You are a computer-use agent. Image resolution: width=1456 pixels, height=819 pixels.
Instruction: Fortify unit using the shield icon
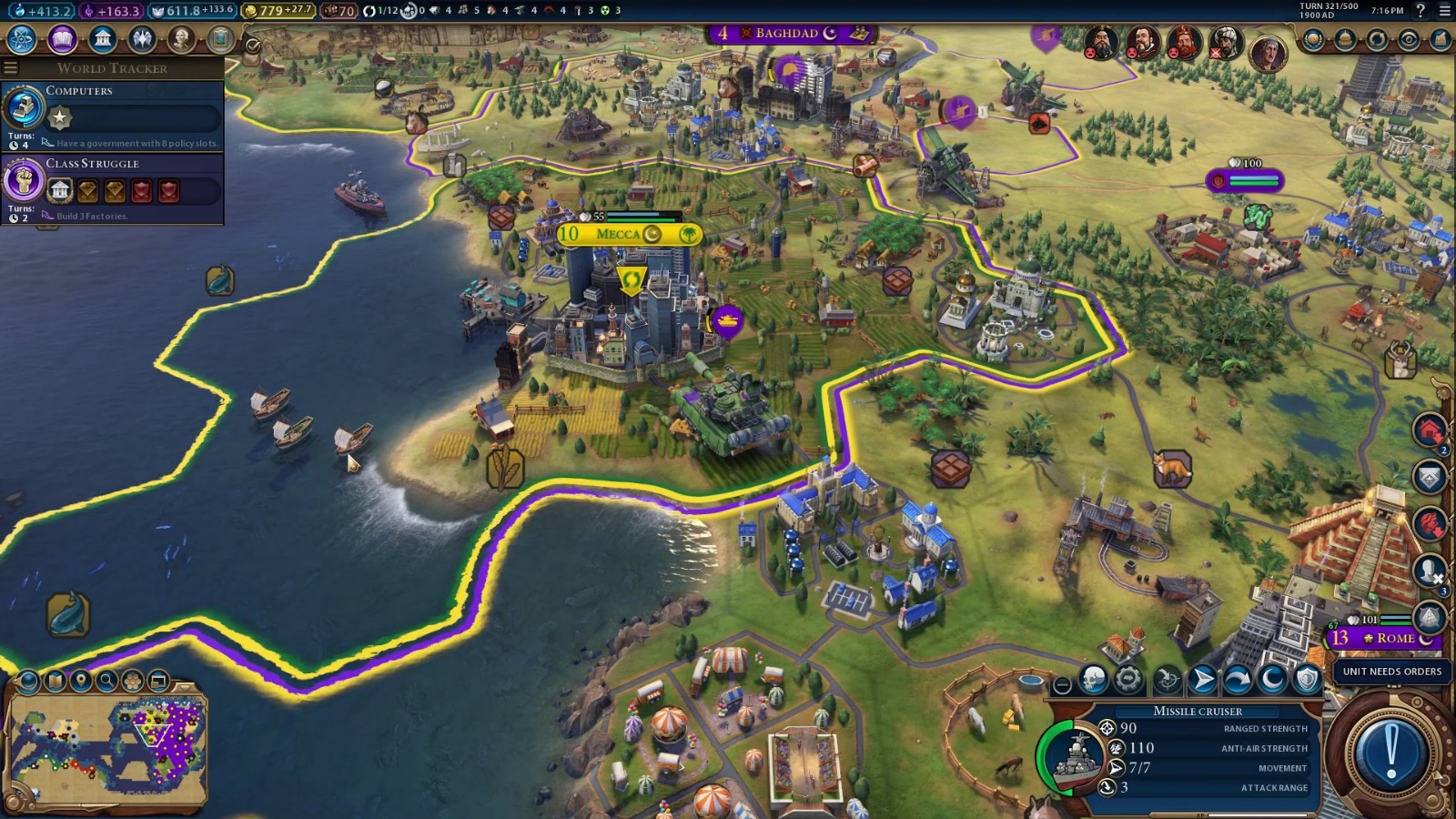pos(1307,679)
